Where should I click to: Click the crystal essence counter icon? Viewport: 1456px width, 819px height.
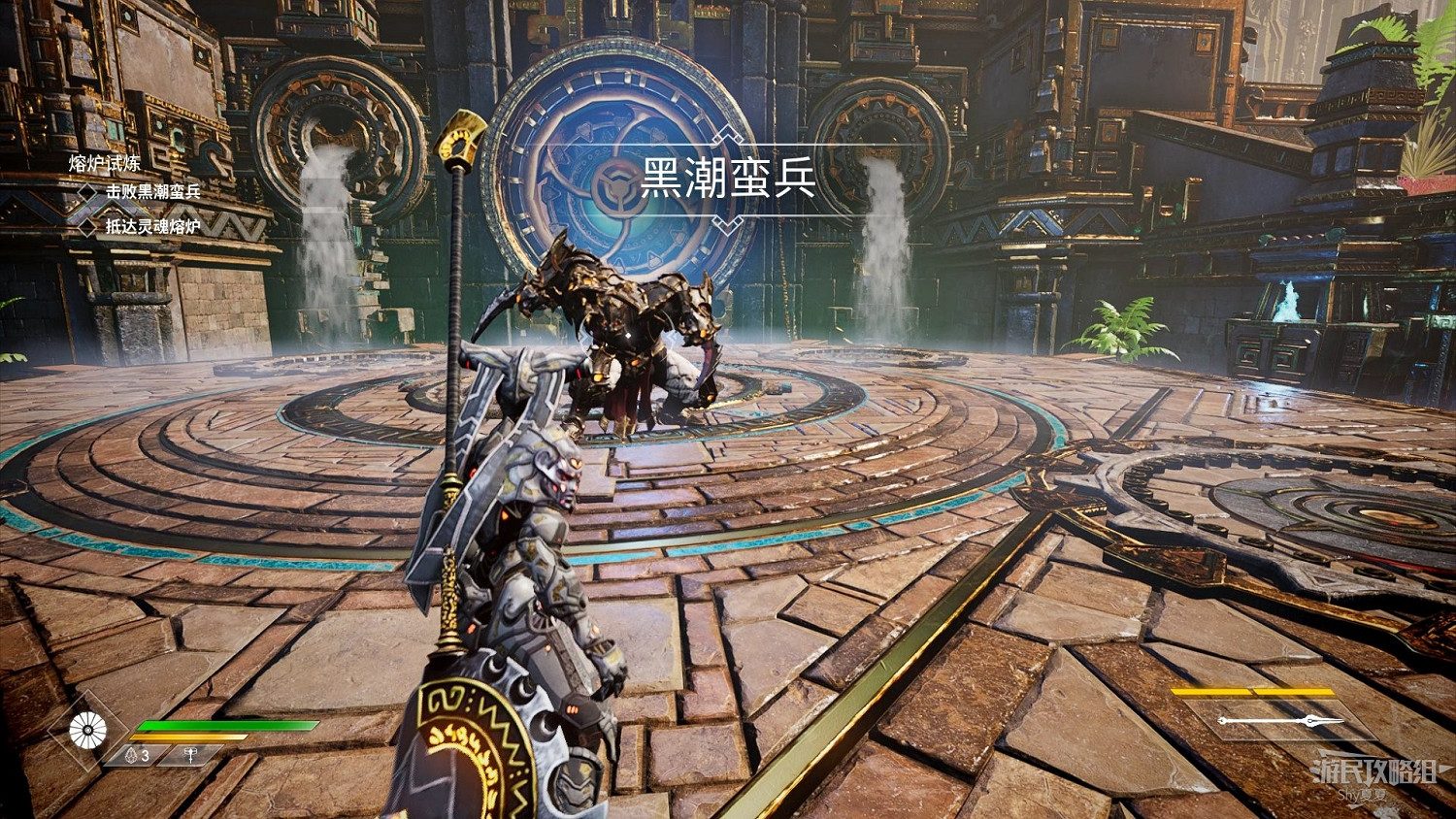coord(130,754)
